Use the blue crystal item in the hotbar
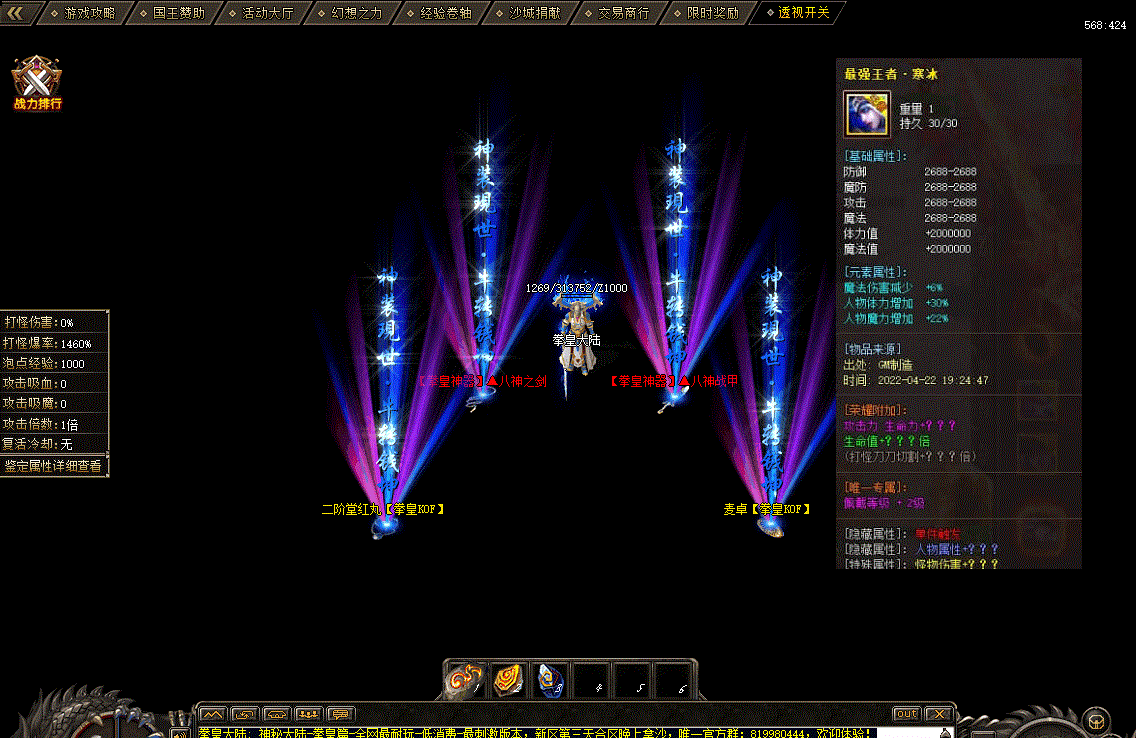Viewport: 1136px width, 738px height. pyautogui.click(x=549, y=680)
